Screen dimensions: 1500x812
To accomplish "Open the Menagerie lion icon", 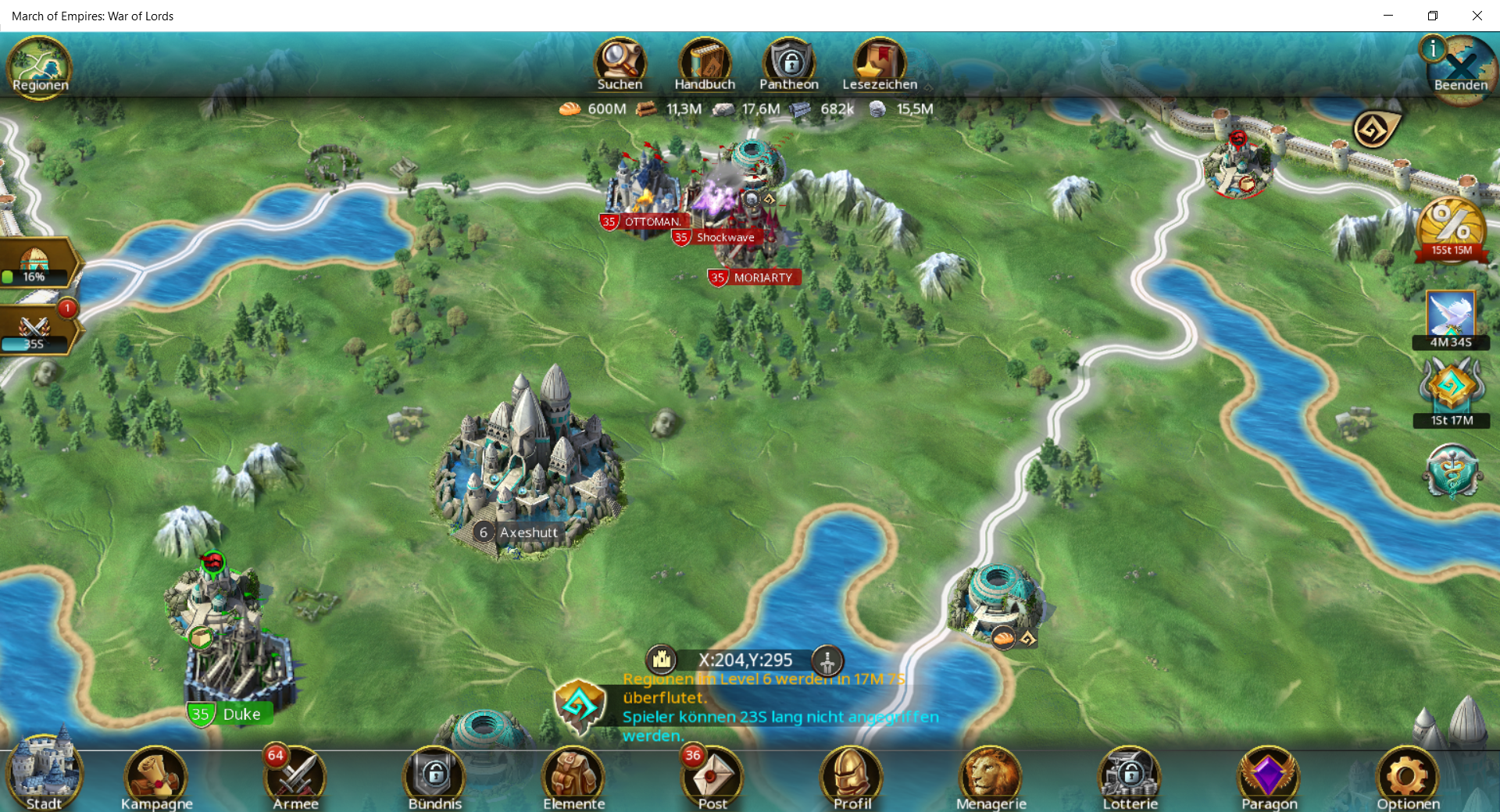I will pyautogui.click(x=991, y=777).
